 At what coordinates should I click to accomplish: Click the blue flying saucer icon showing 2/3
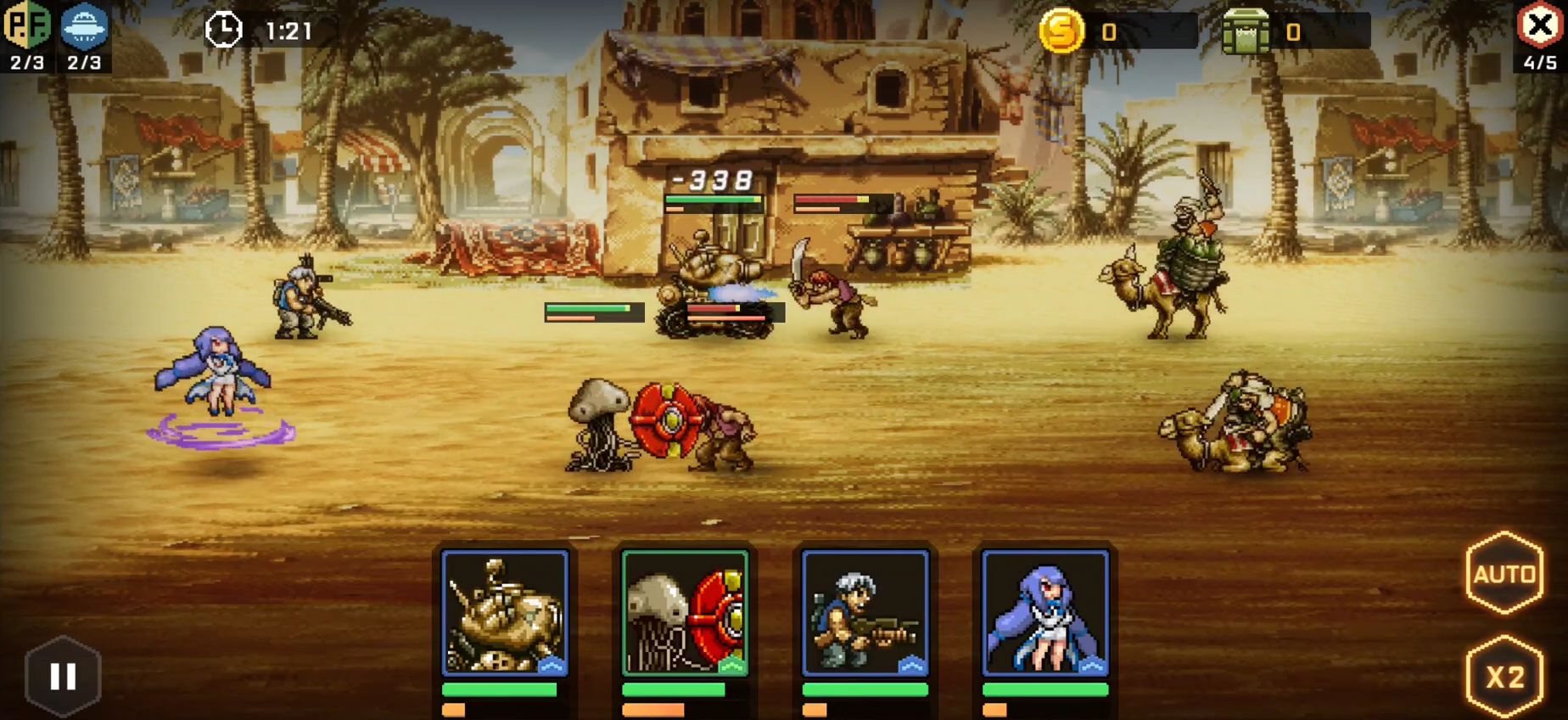(82, 25)
